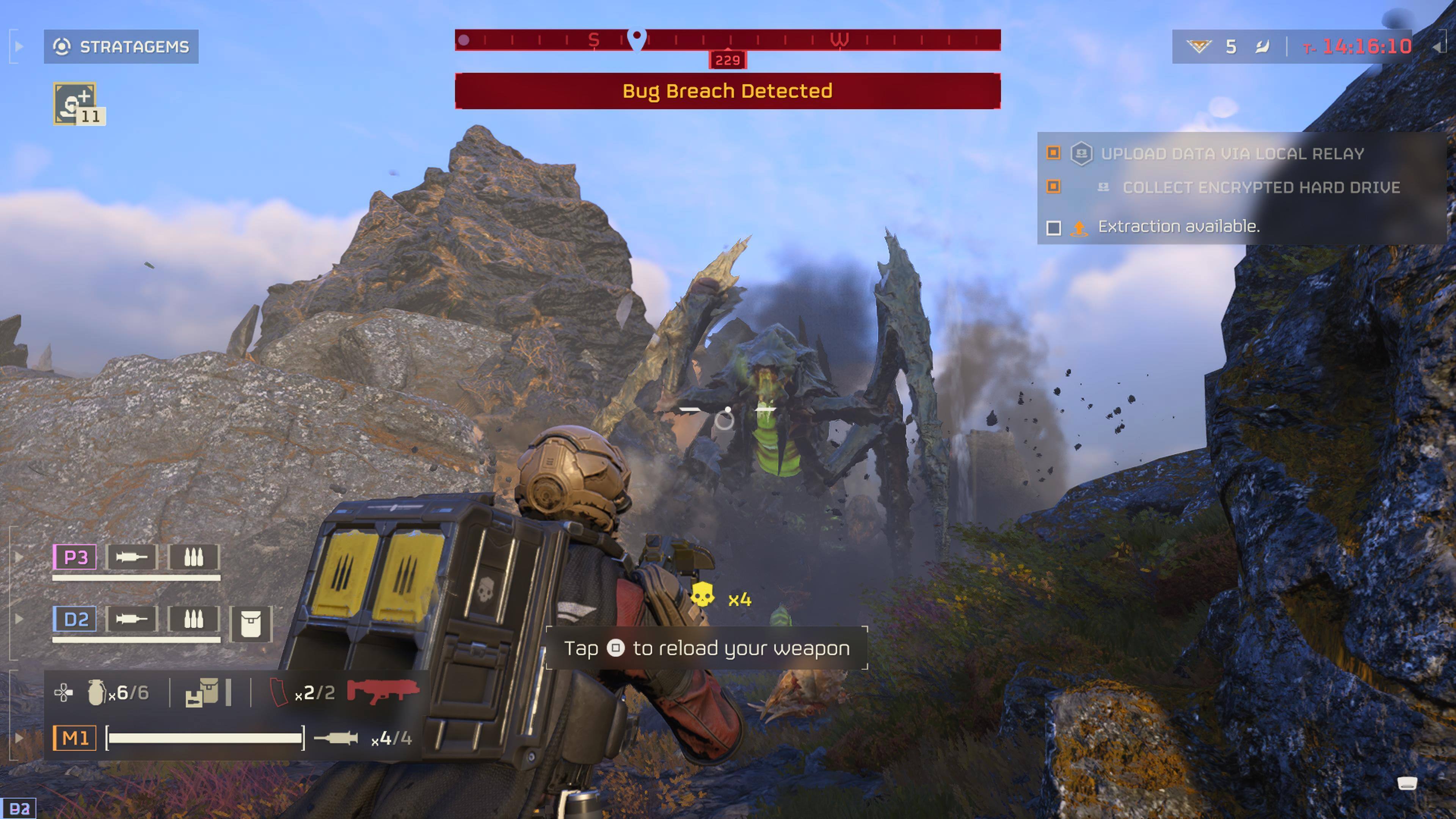Tick the Extraction available checkbox

1054,228
